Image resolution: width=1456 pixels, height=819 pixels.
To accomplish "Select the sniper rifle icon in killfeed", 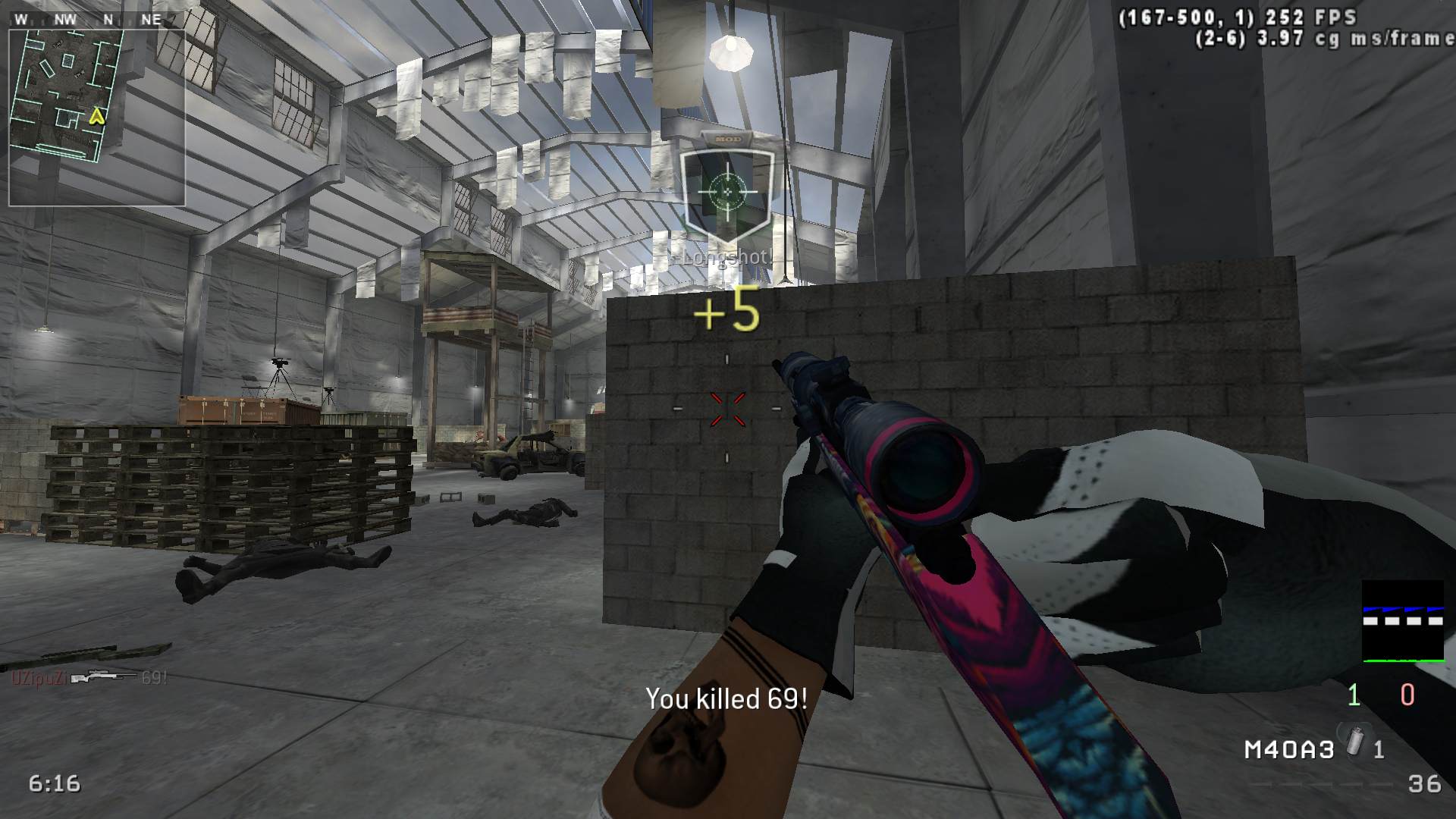I will pyautogui.click(x=104, y=676).
